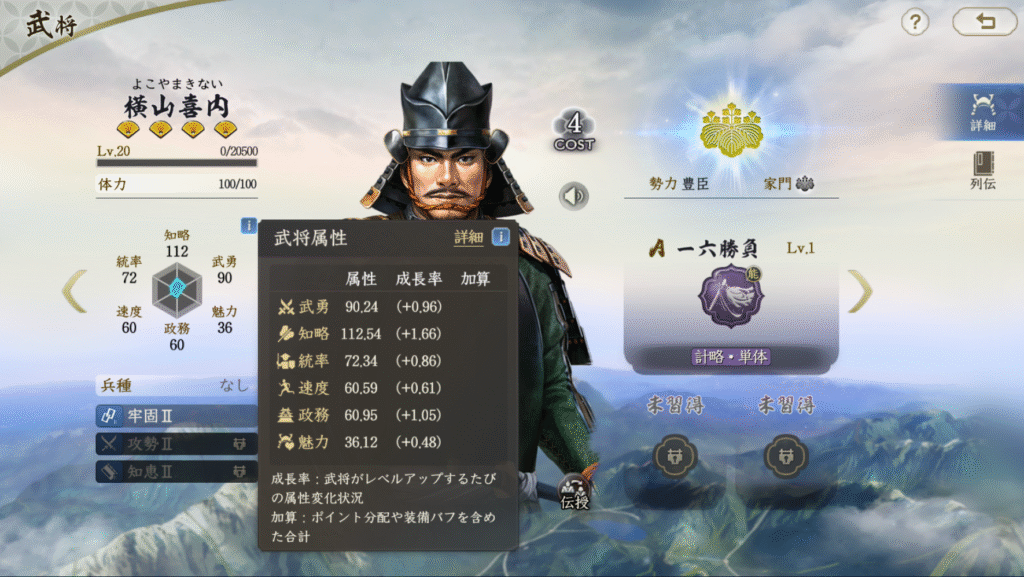Show the next general with right arrow
This screenshot has height=577, width=1024.
tap(860, 291)
